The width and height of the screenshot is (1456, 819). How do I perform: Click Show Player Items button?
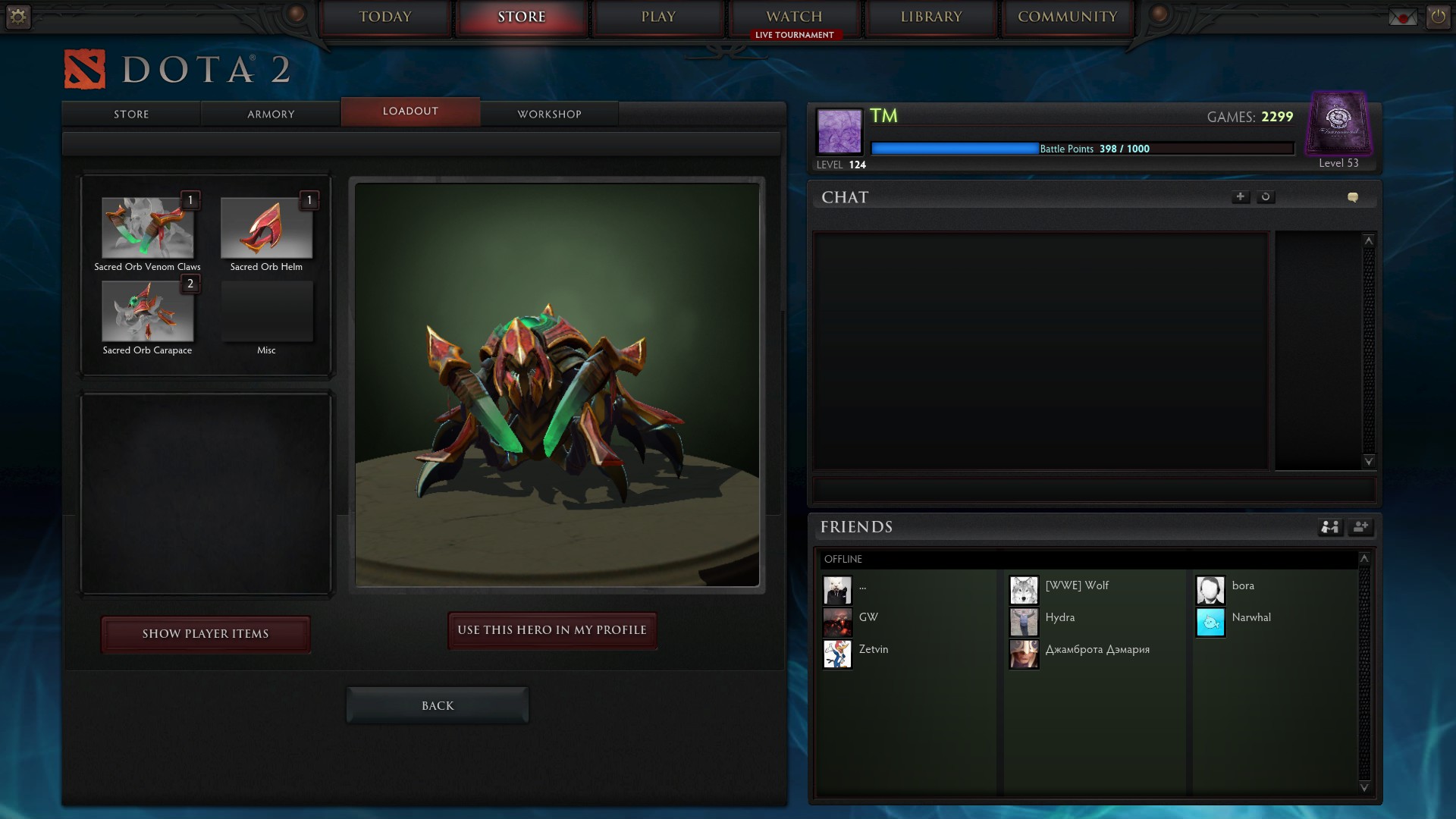206,634
